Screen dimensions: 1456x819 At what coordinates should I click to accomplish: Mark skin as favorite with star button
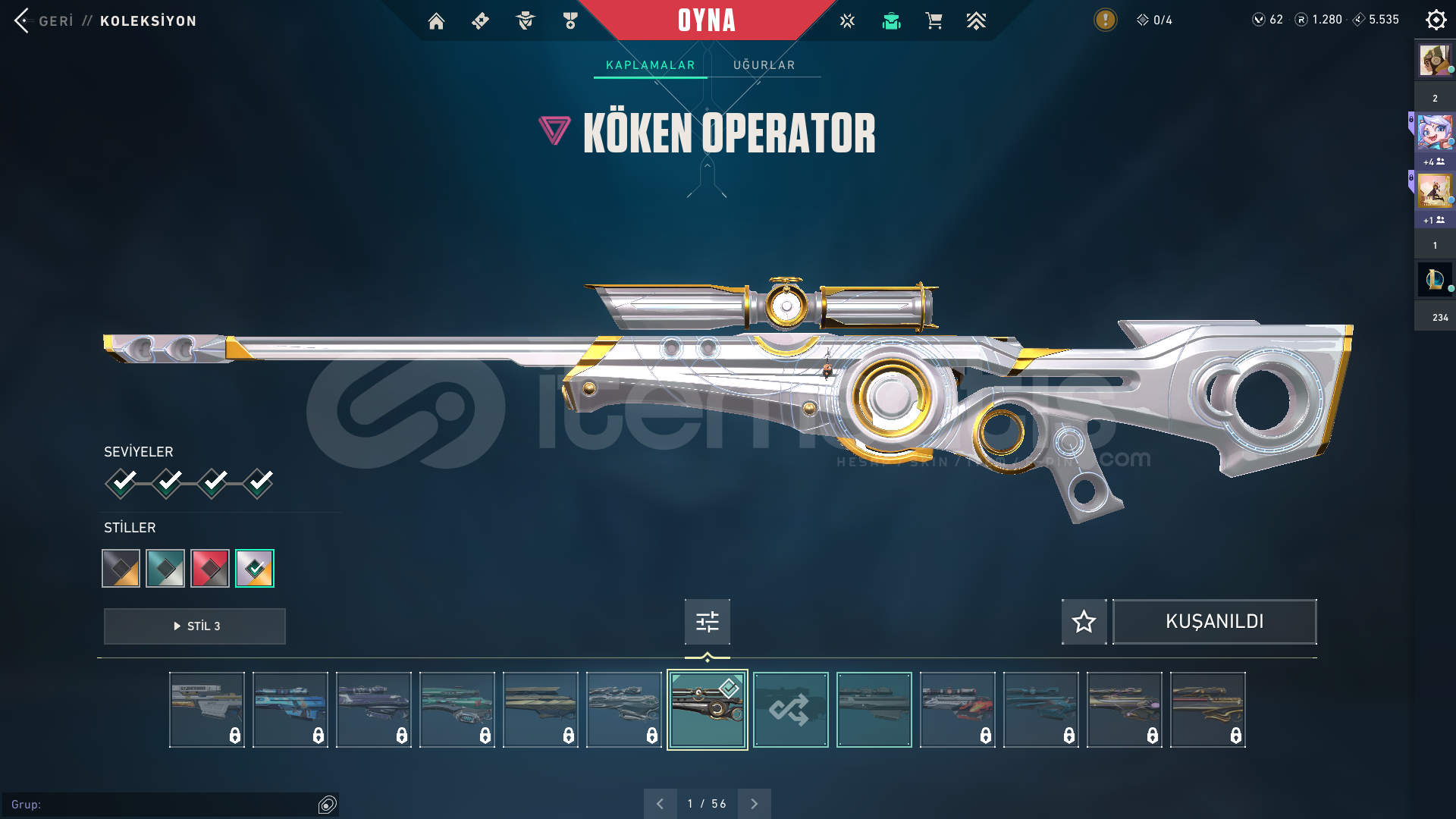point(1084,622)
